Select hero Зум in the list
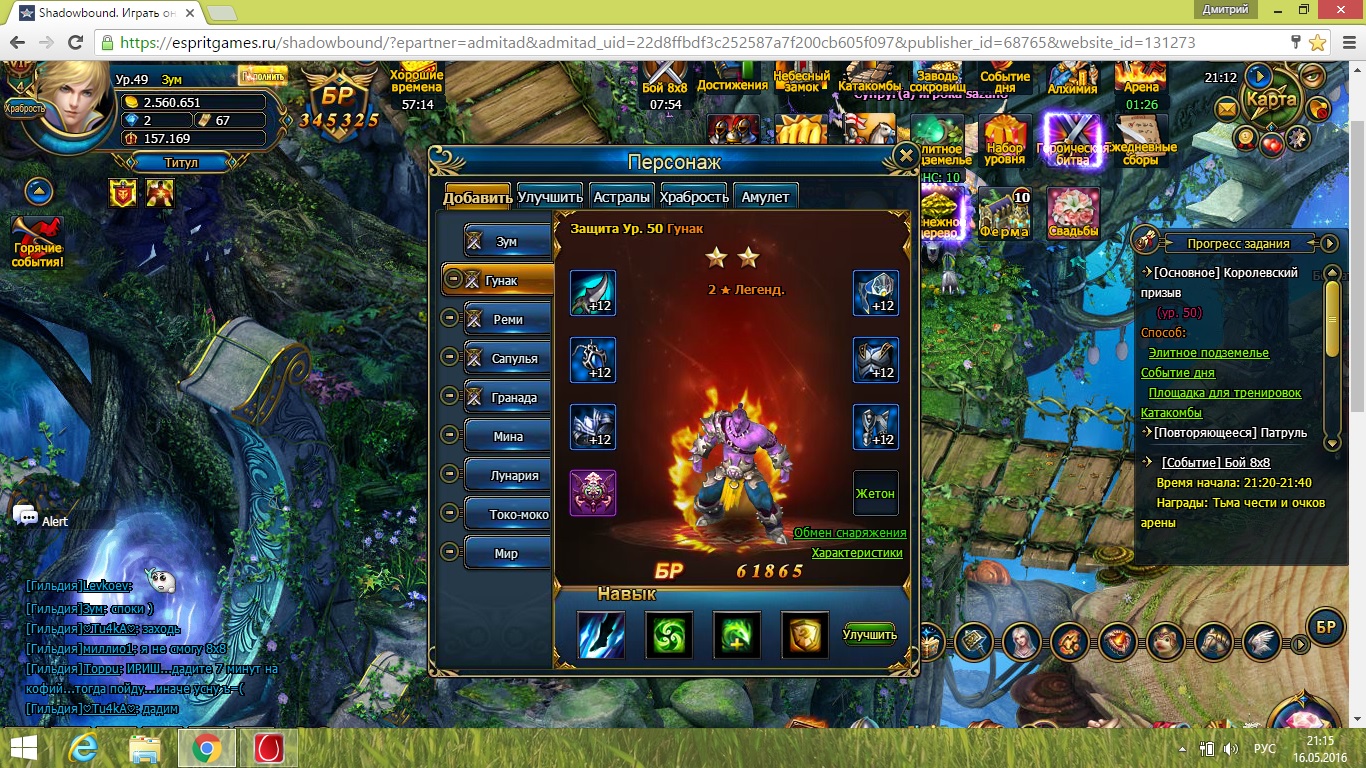 [507, 241]
